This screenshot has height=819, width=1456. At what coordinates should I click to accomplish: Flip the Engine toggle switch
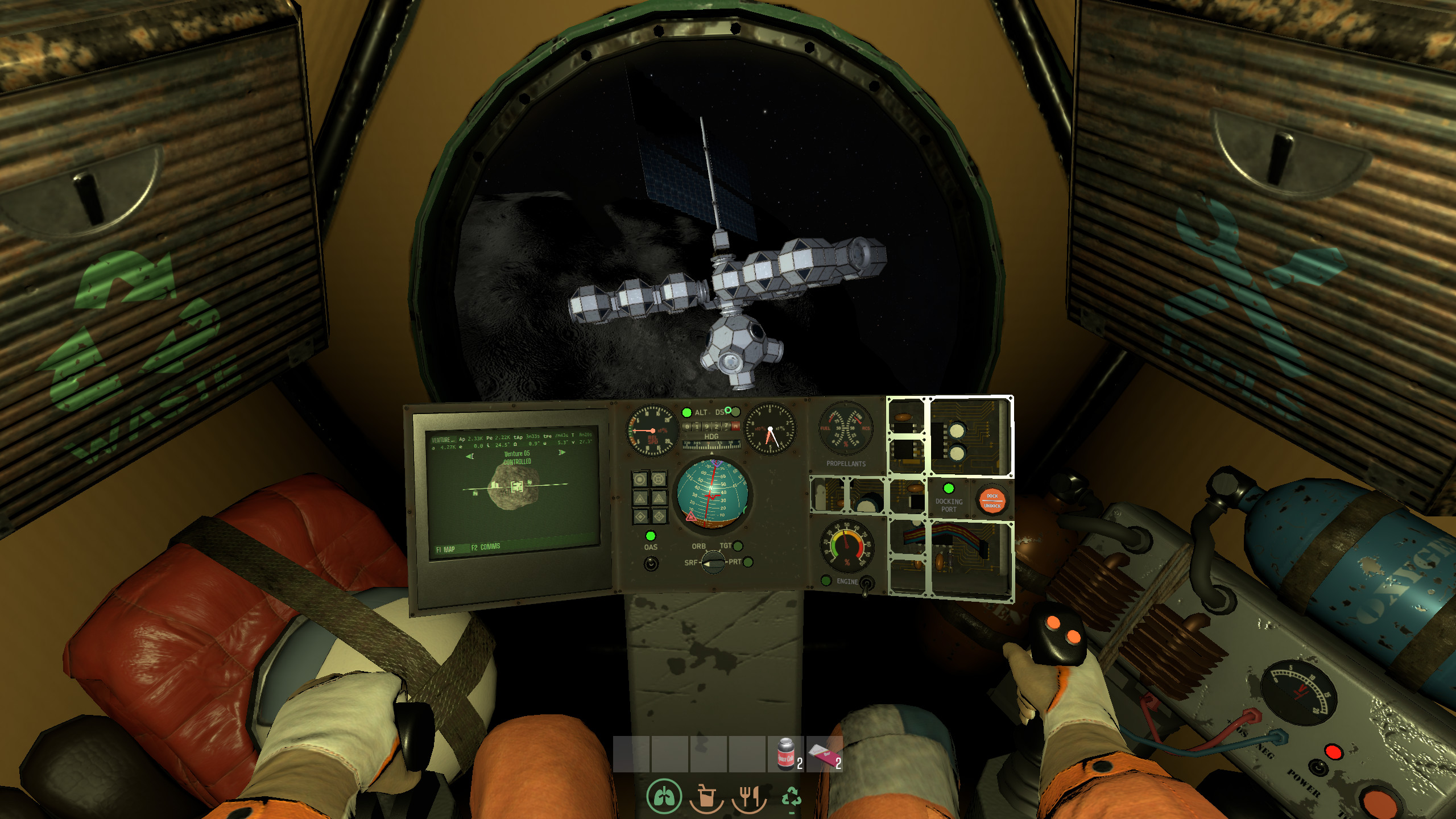[866, 583]
